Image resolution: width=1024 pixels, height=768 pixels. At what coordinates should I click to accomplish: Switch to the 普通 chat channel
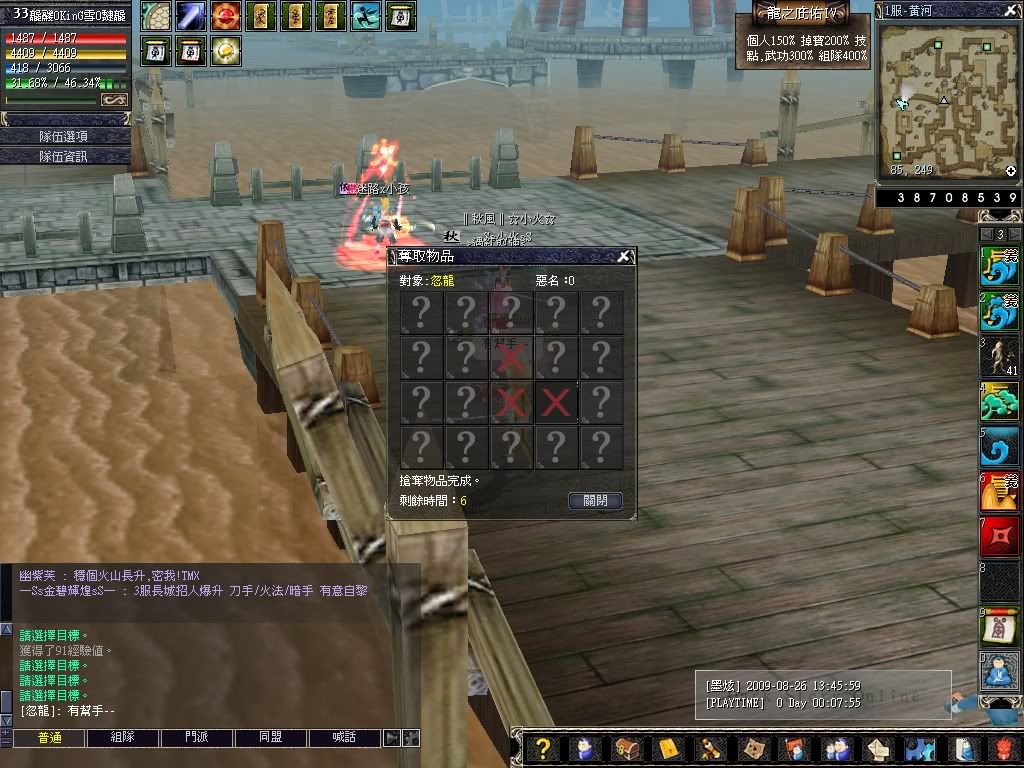[49, 738]
